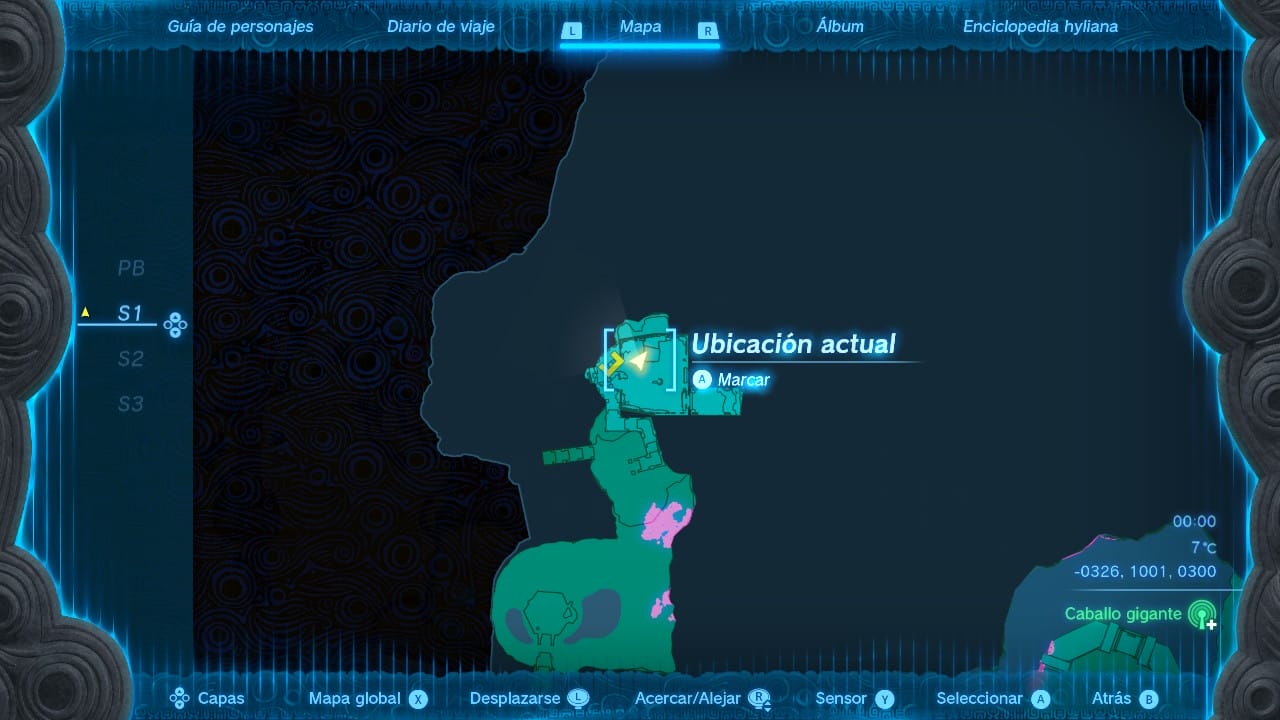The height and width of the screenshot is (720, 1280).
Task: Select the PB floor level
Action: pos(131,268)
